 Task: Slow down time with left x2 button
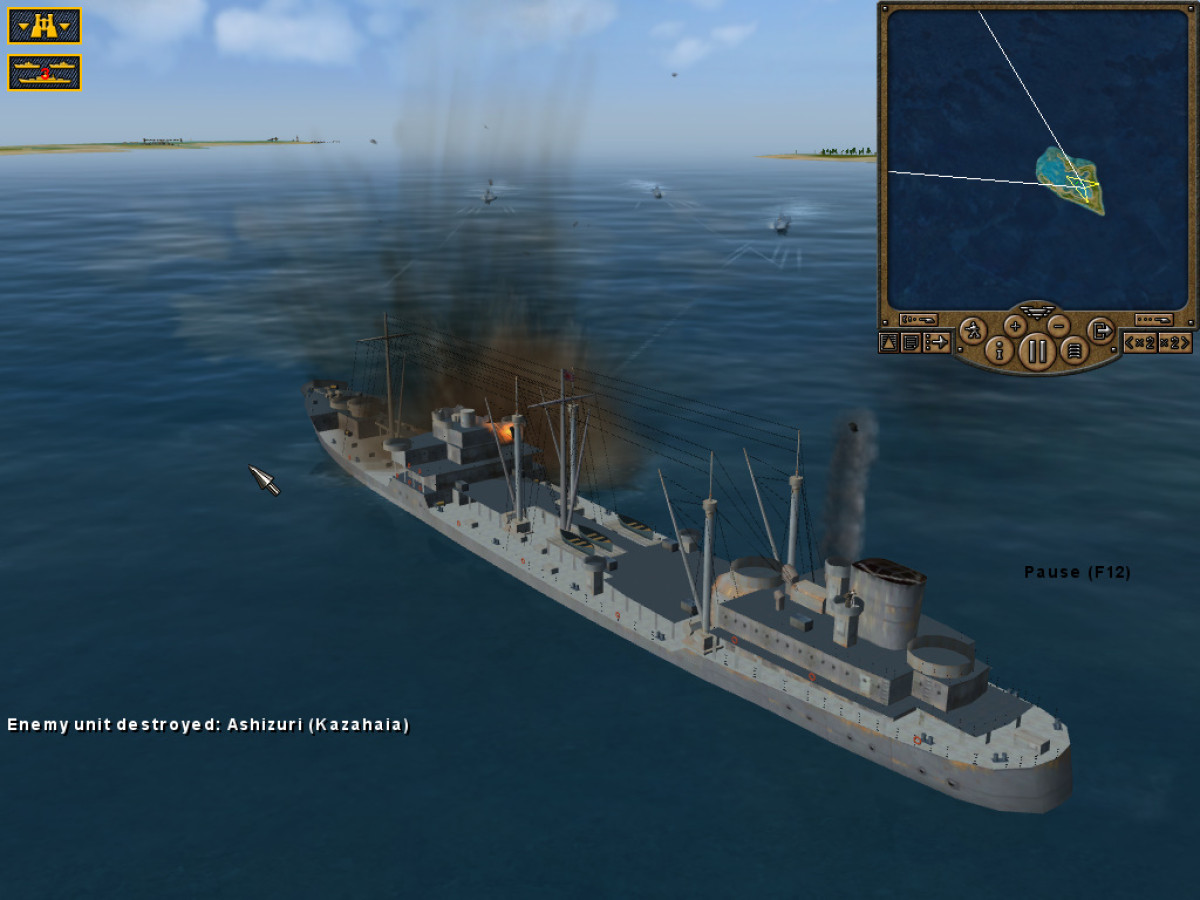(x=1140, y=343)
